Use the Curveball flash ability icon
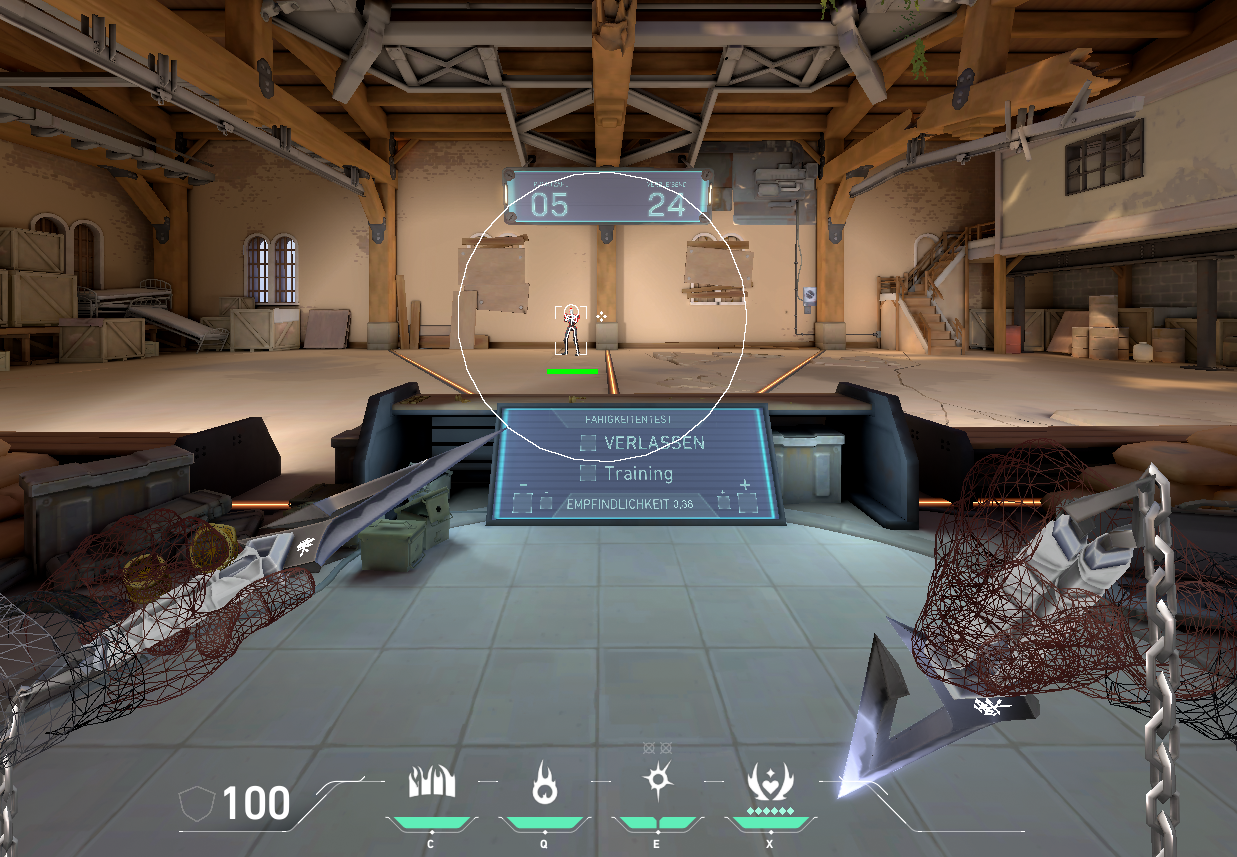 (x=657, y=779)
